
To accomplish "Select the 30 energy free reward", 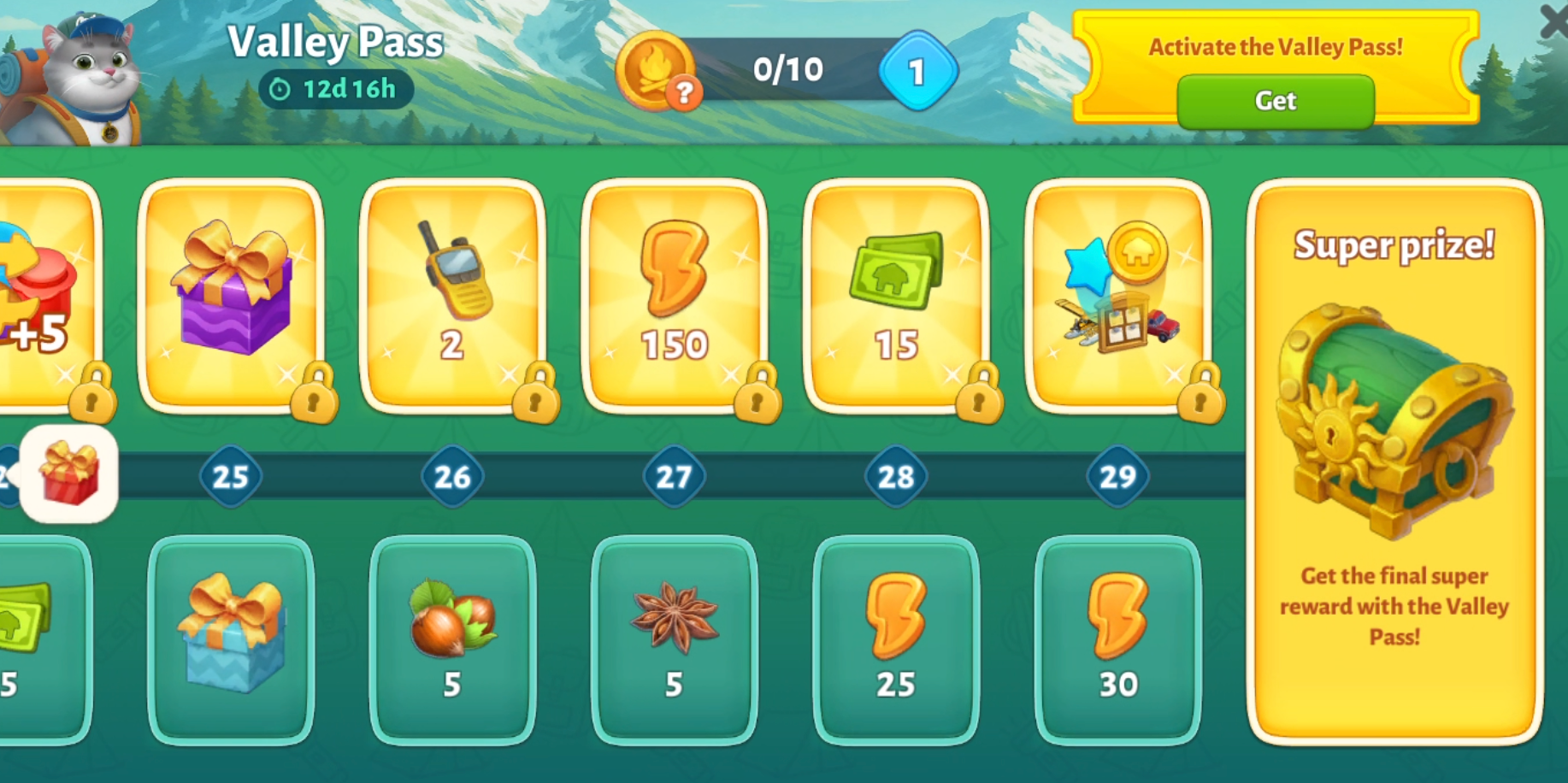I will [x=1117, y=639].
